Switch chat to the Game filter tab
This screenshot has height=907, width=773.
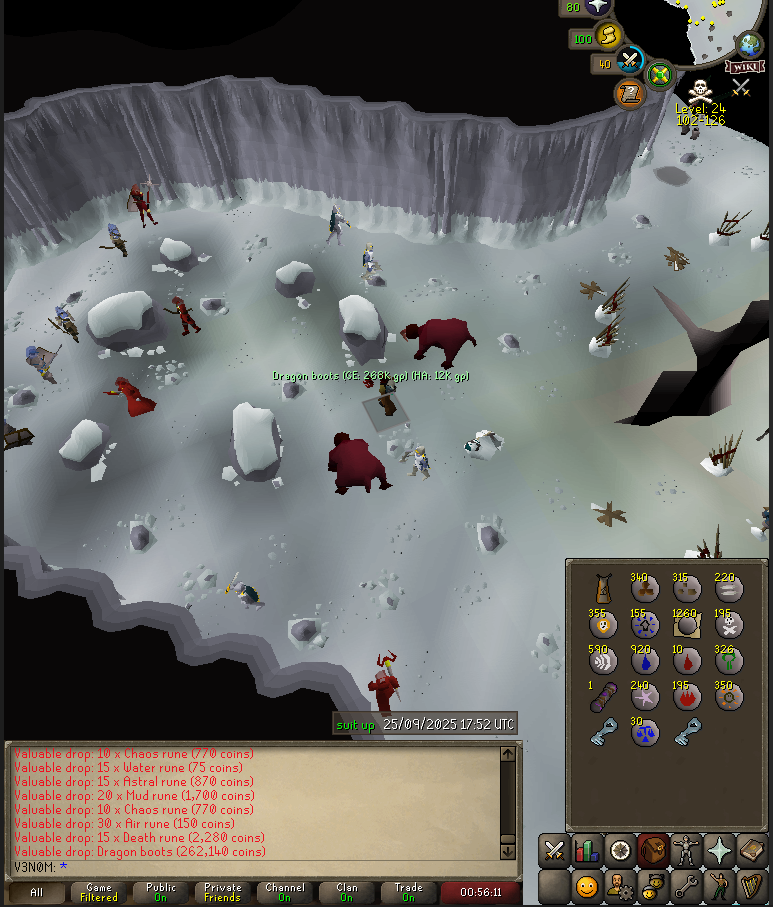pyautogui.click(x=99, y=892)
